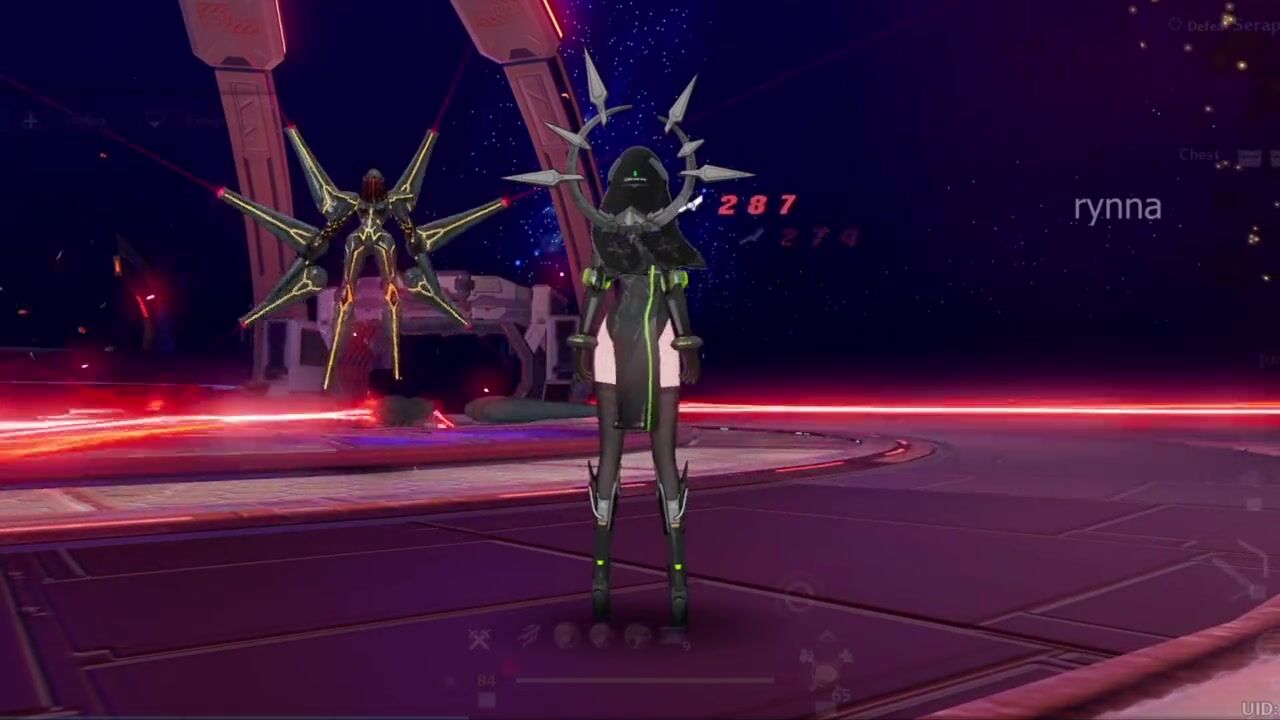Viewport: 1280px width, 720px height.
Task: Activate the feathered wing skill icon
Action: (530, 635)
